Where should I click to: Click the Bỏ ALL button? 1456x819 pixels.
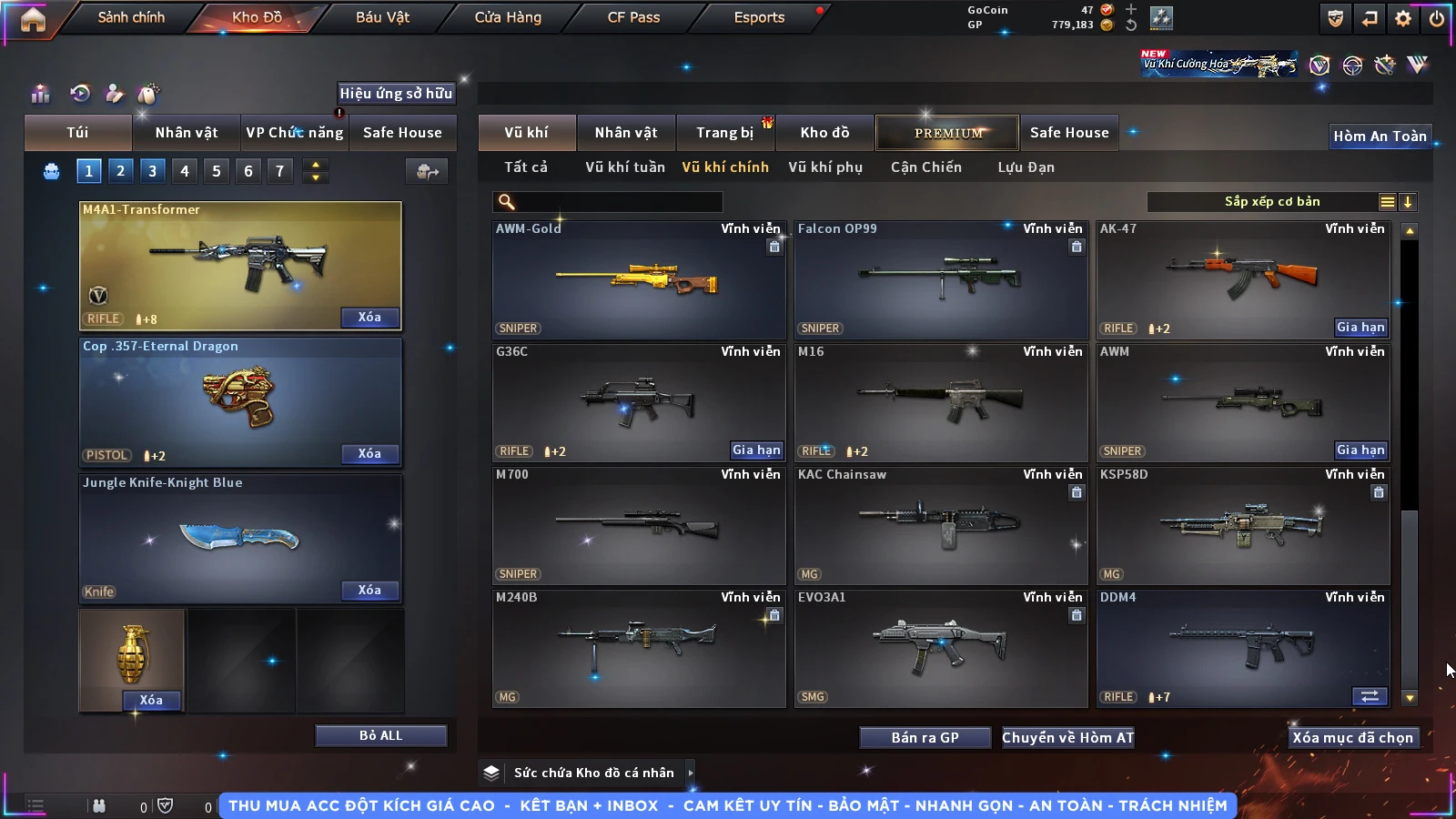tap(380, 735)
